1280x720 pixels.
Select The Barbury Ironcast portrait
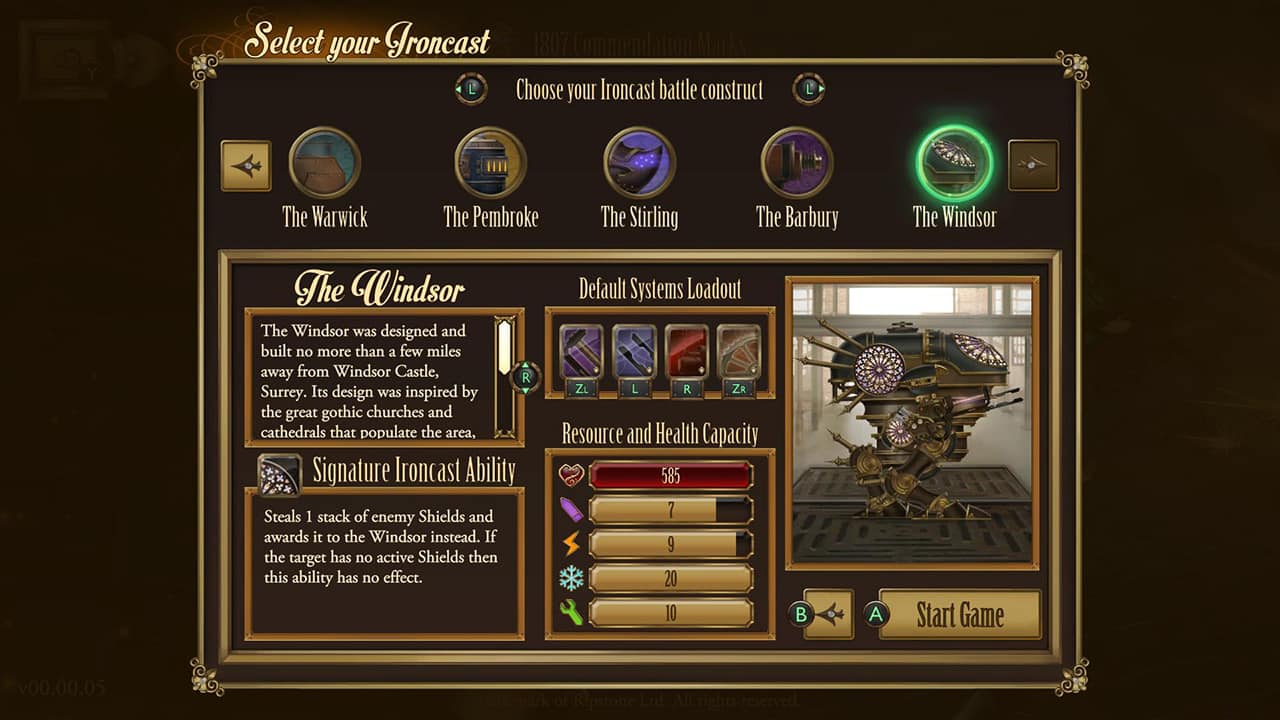tap(796, 163)
